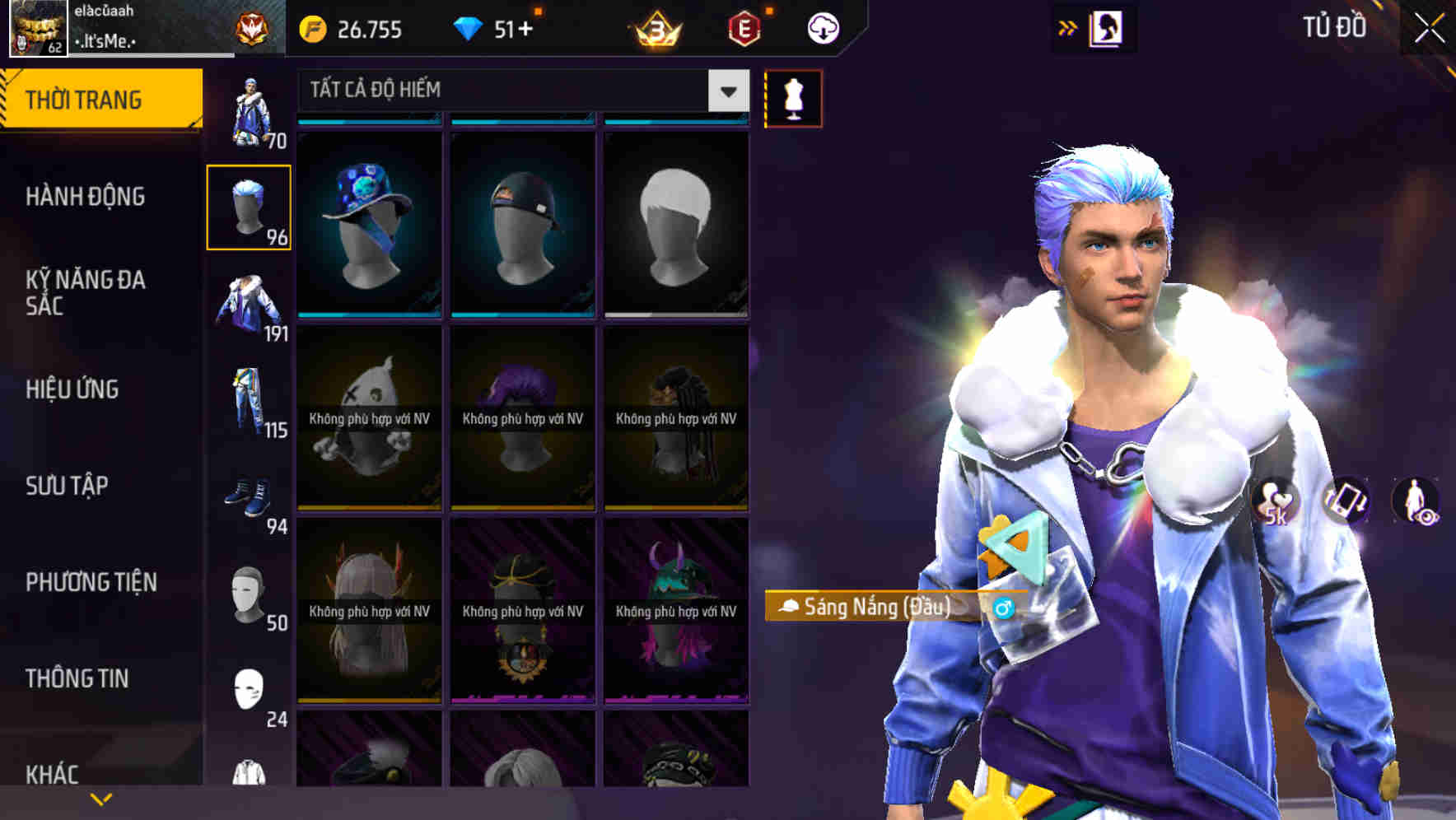Viewport: 1456px width, 820px height.
Task: Expand more categories with the bottom yellow chevron
Action: (101, 799)
